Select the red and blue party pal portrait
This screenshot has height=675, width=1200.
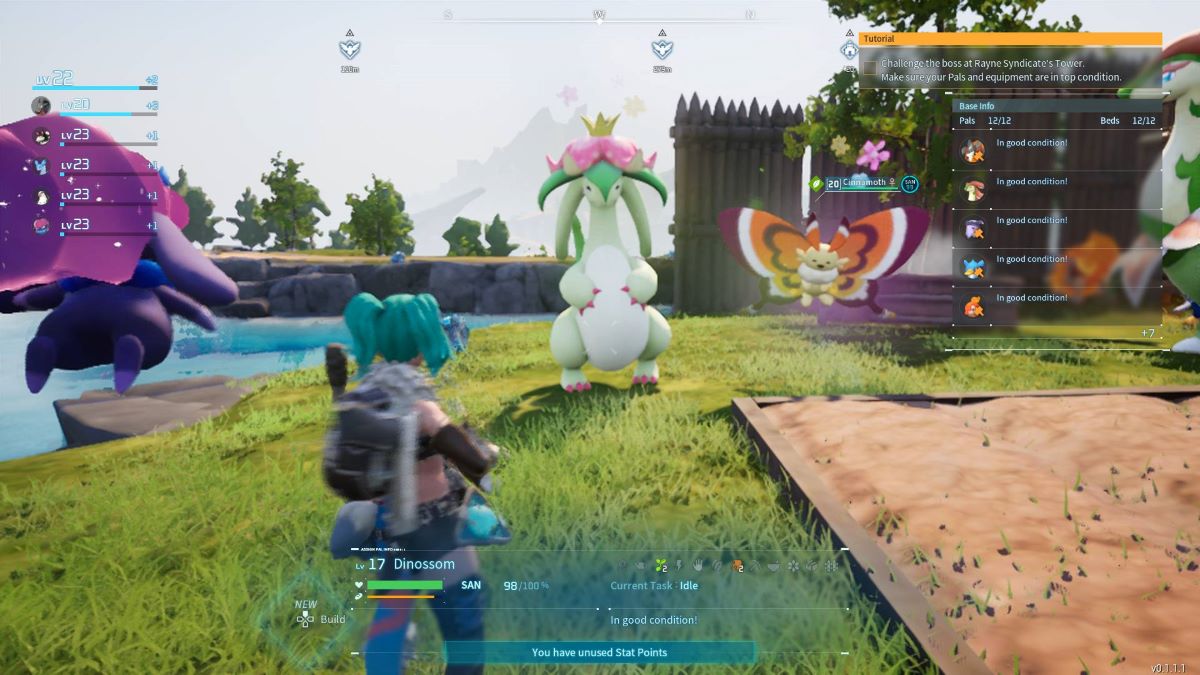tap(41, 226)
